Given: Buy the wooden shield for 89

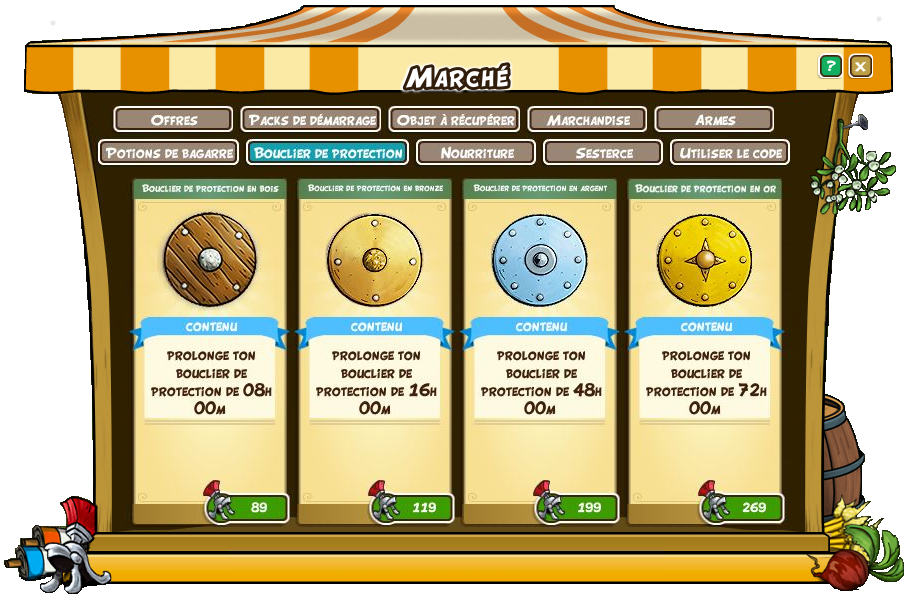Looking at the screenshot, I should tap(248, 507).
